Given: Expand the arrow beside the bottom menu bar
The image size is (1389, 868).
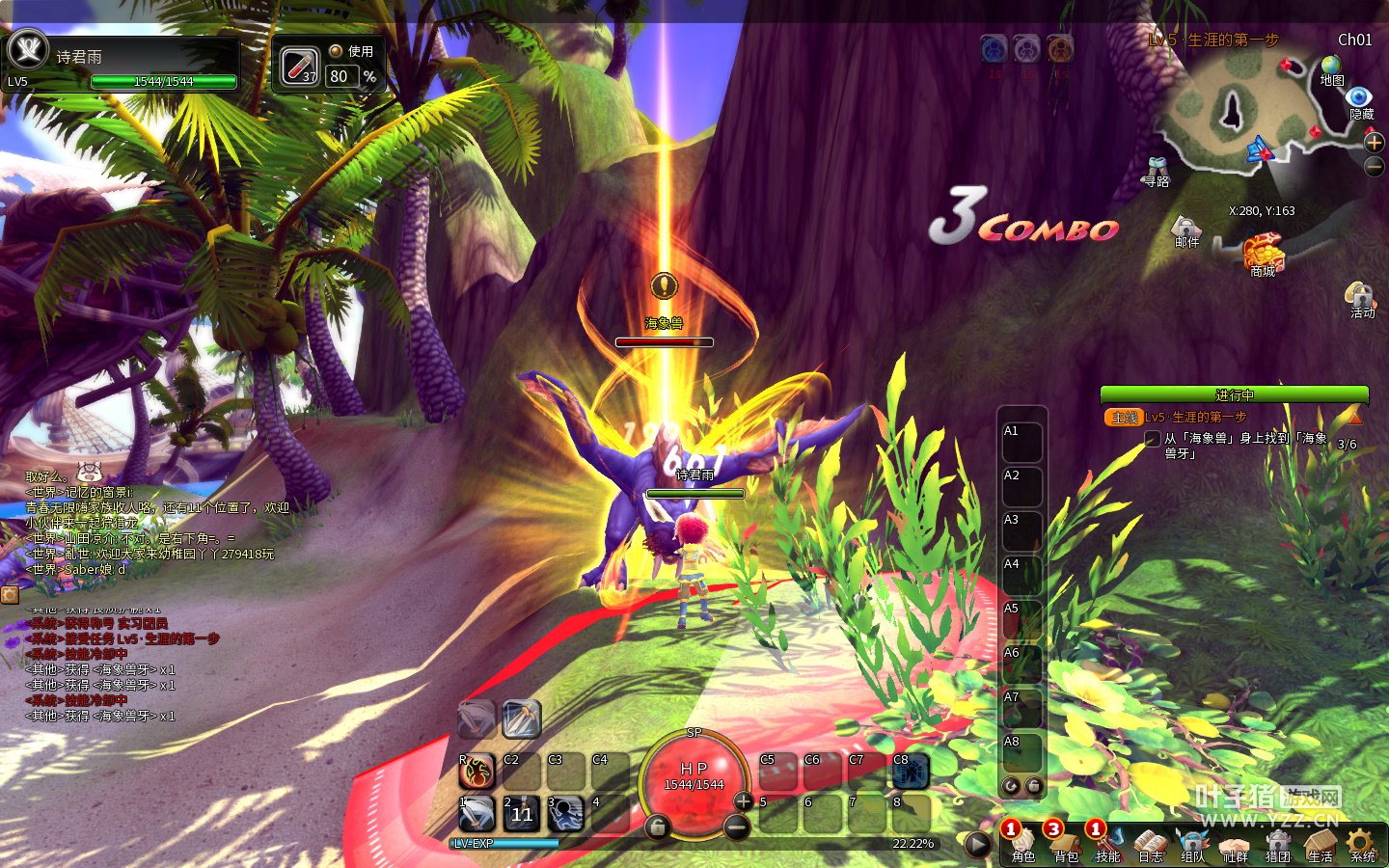Looking at the screenshot, I should 977,844.
